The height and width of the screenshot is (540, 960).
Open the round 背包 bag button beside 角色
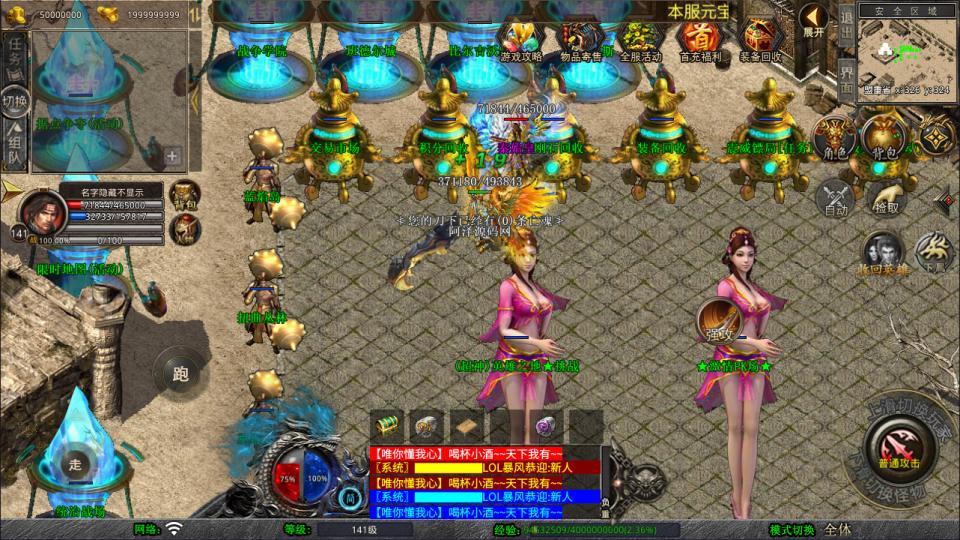[883, 137]
